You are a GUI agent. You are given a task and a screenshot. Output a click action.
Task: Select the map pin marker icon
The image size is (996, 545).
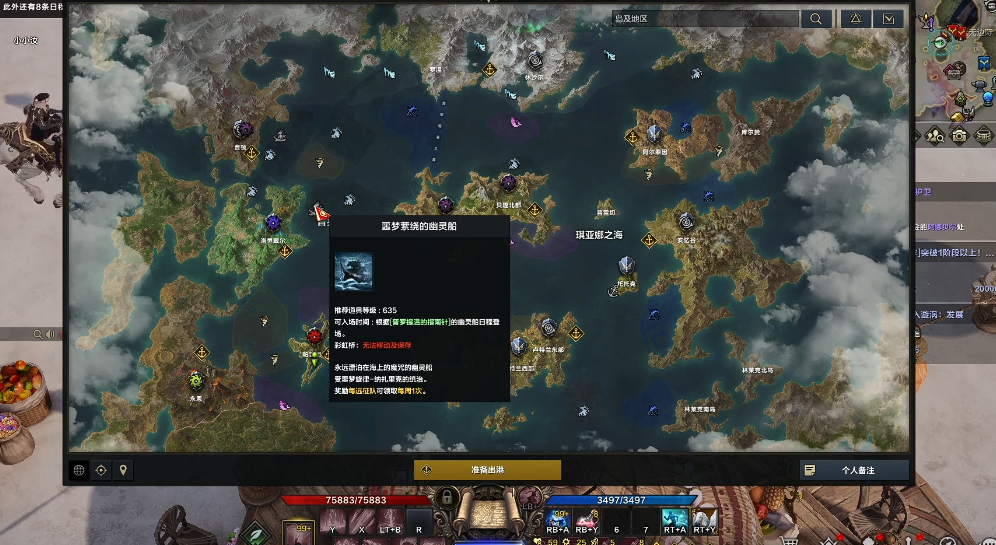click(x=123, y=470)
